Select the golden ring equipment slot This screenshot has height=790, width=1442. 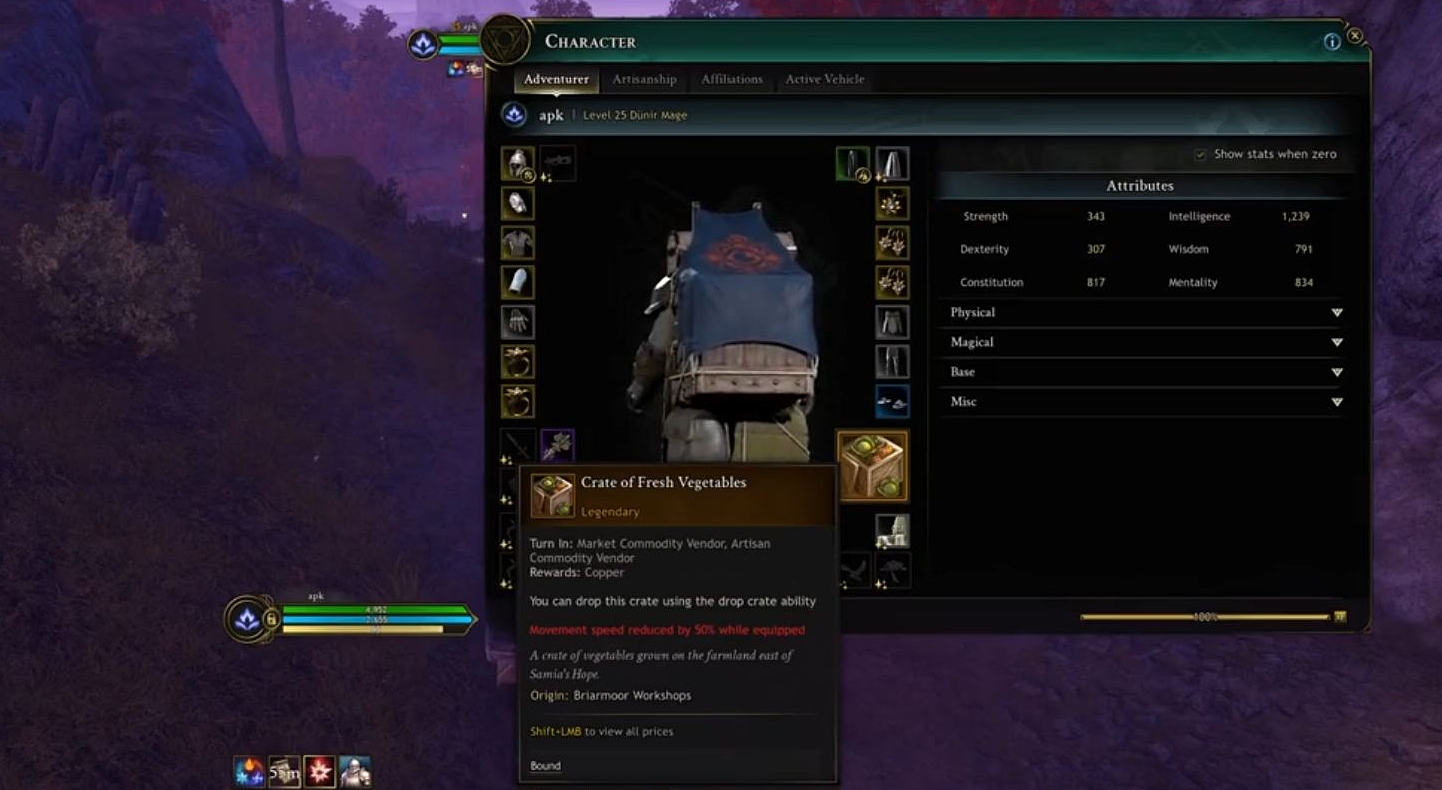(x=517, y=363)
